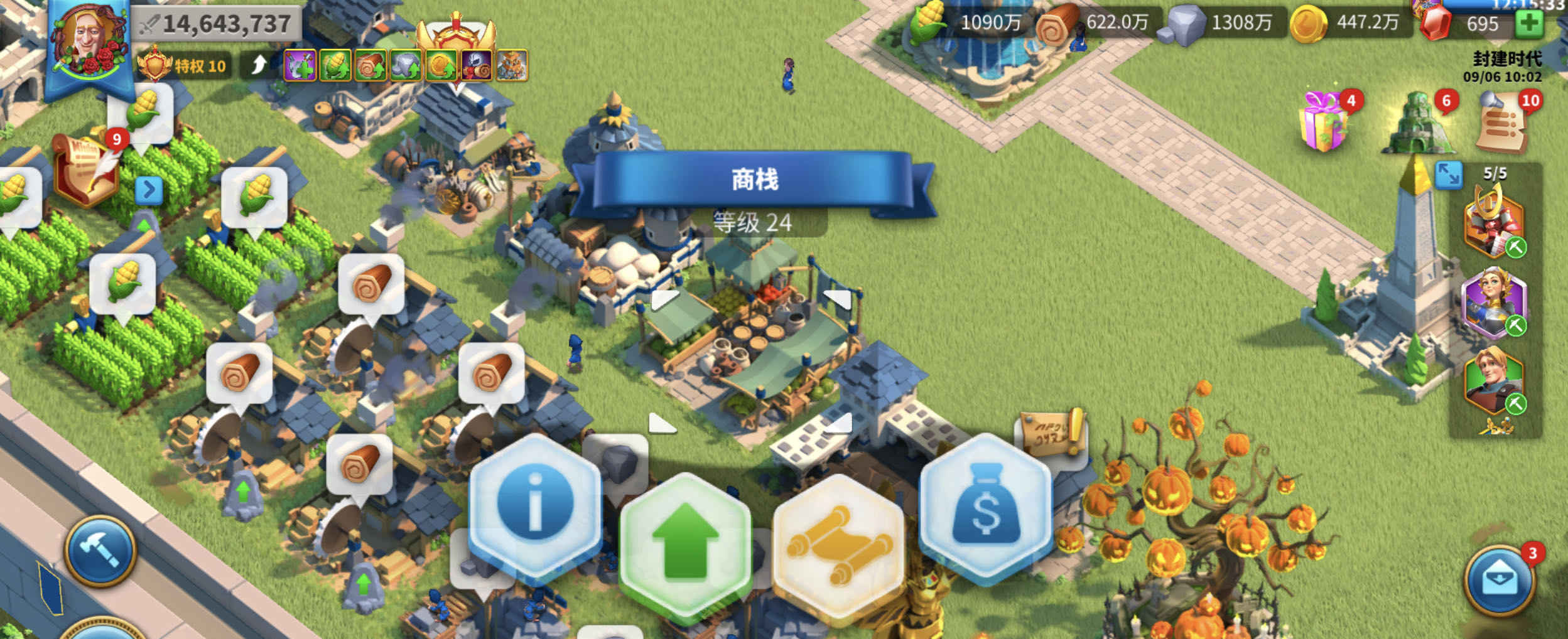
Task: Open the megaphone scroll notice icon
Action: pos(1503,123)
